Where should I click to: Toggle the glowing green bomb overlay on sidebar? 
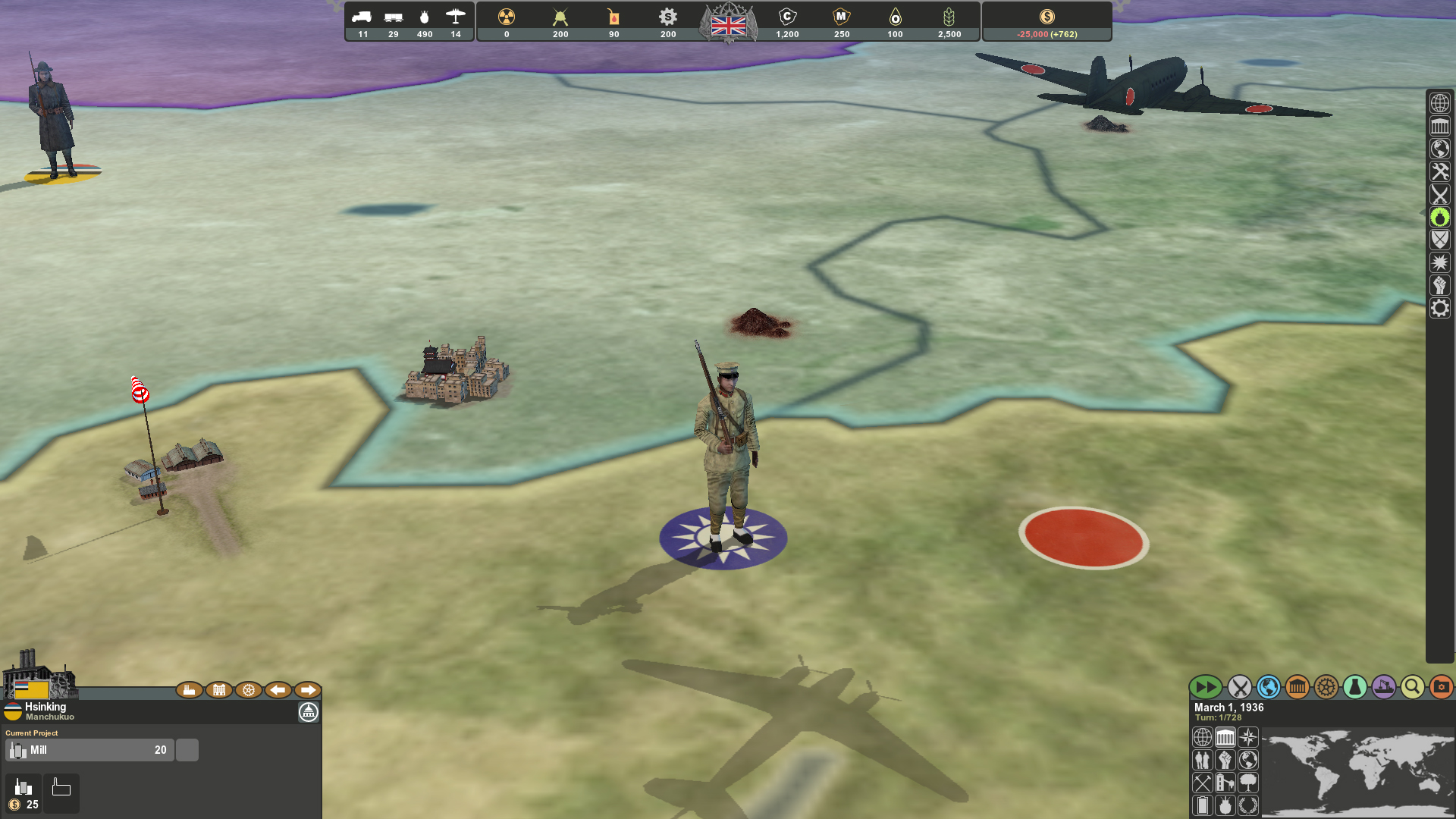point(1440,218)
